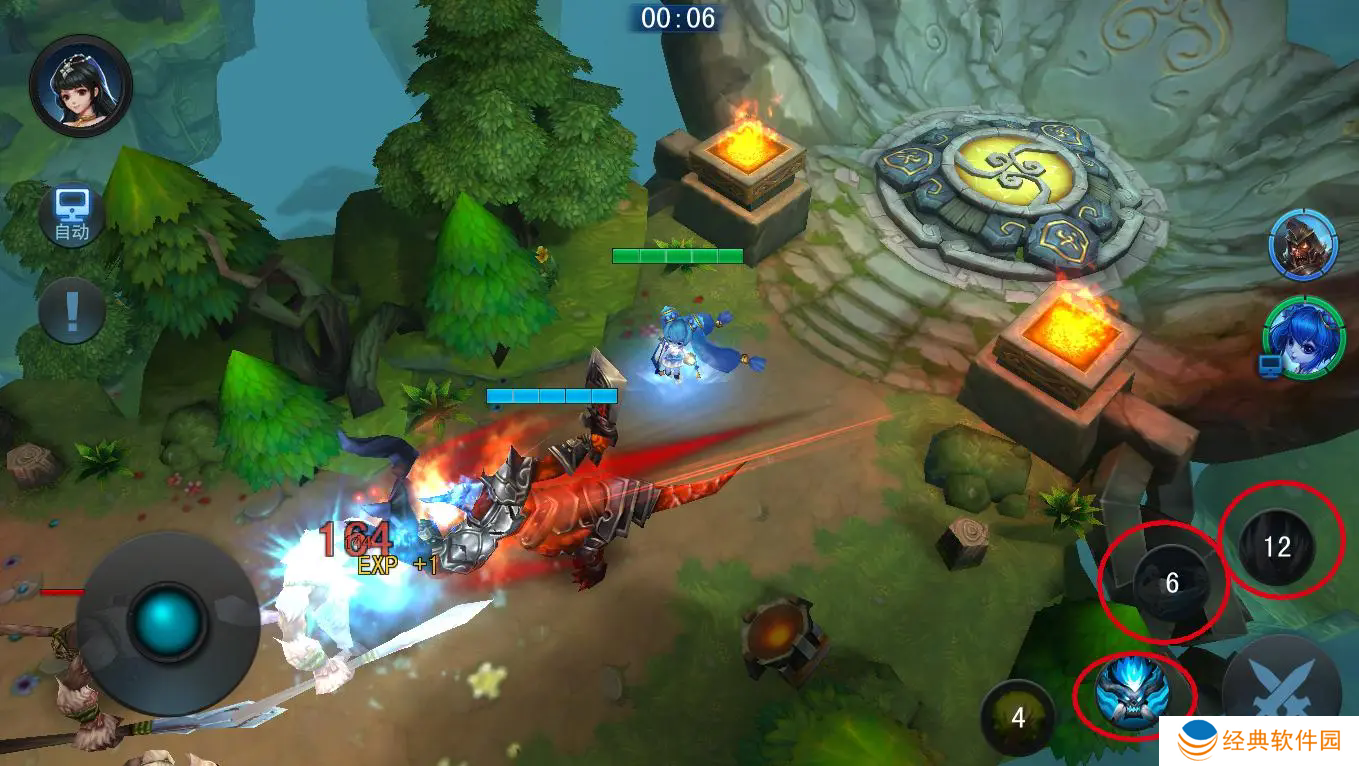Select the armored warrior teammate portrait

[1303, 245]
